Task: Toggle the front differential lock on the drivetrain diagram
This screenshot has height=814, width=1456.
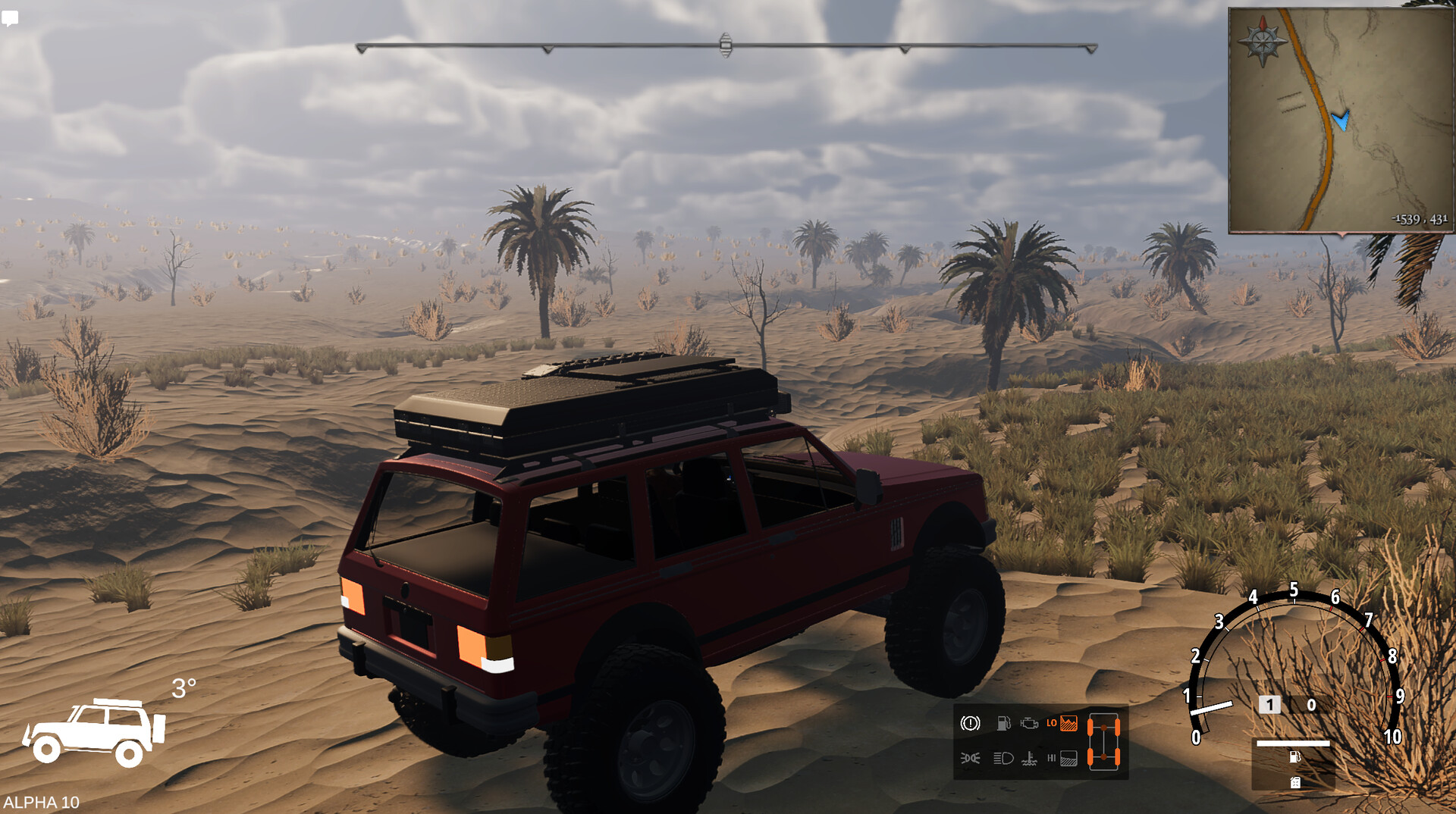Action: click(1103, 727)
